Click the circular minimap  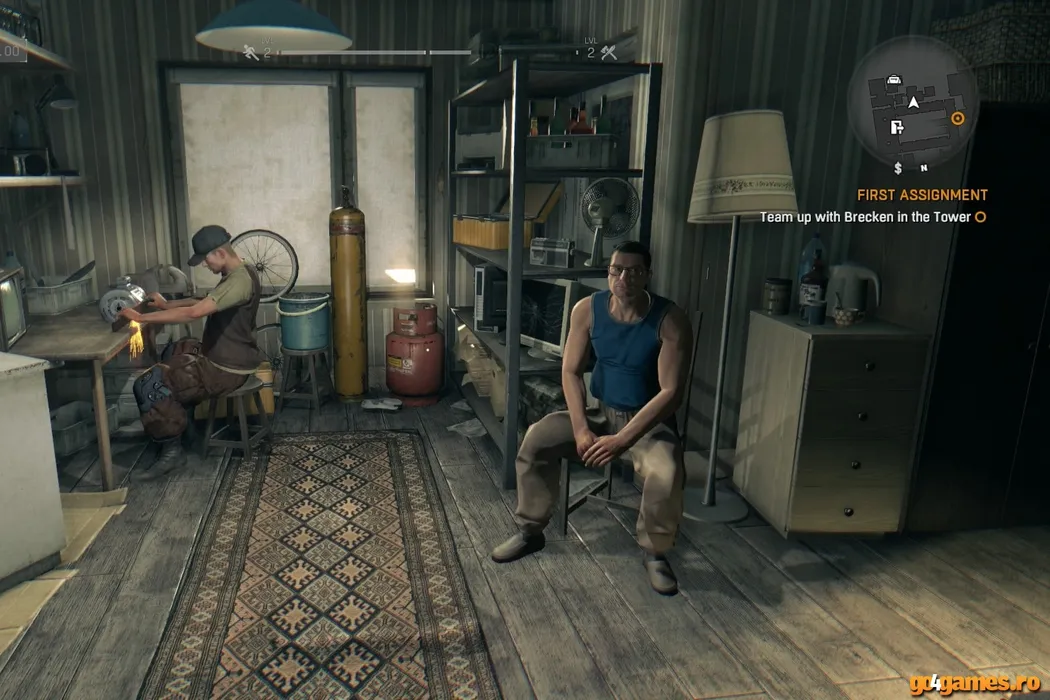point(911,103)
